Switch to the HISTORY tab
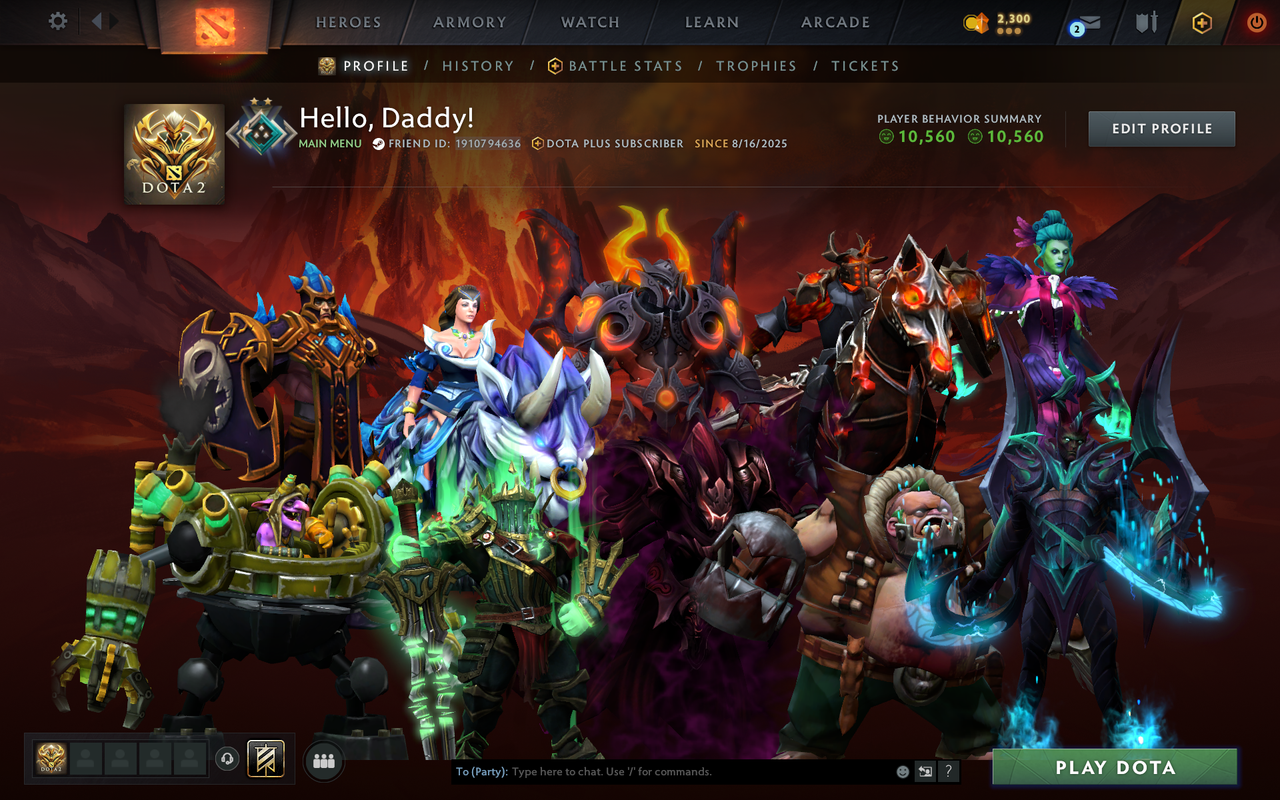Viewport: 1280px width, 800px height. (478, 66)
